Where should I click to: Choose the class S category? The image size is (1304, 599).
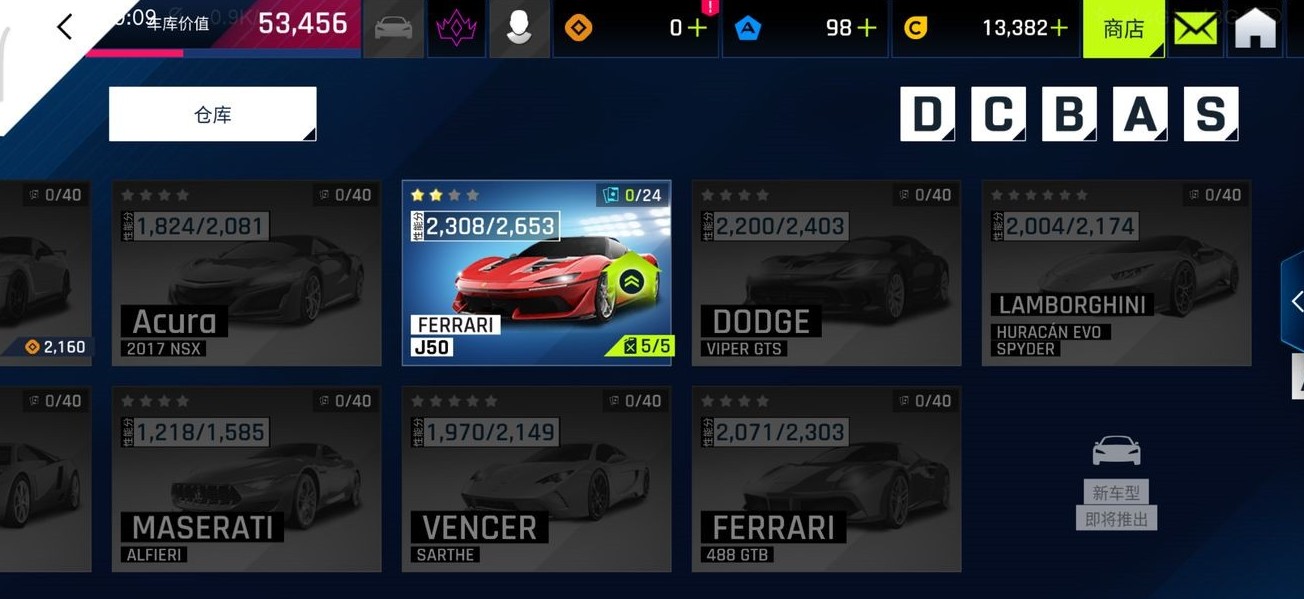coord(1211,114)
